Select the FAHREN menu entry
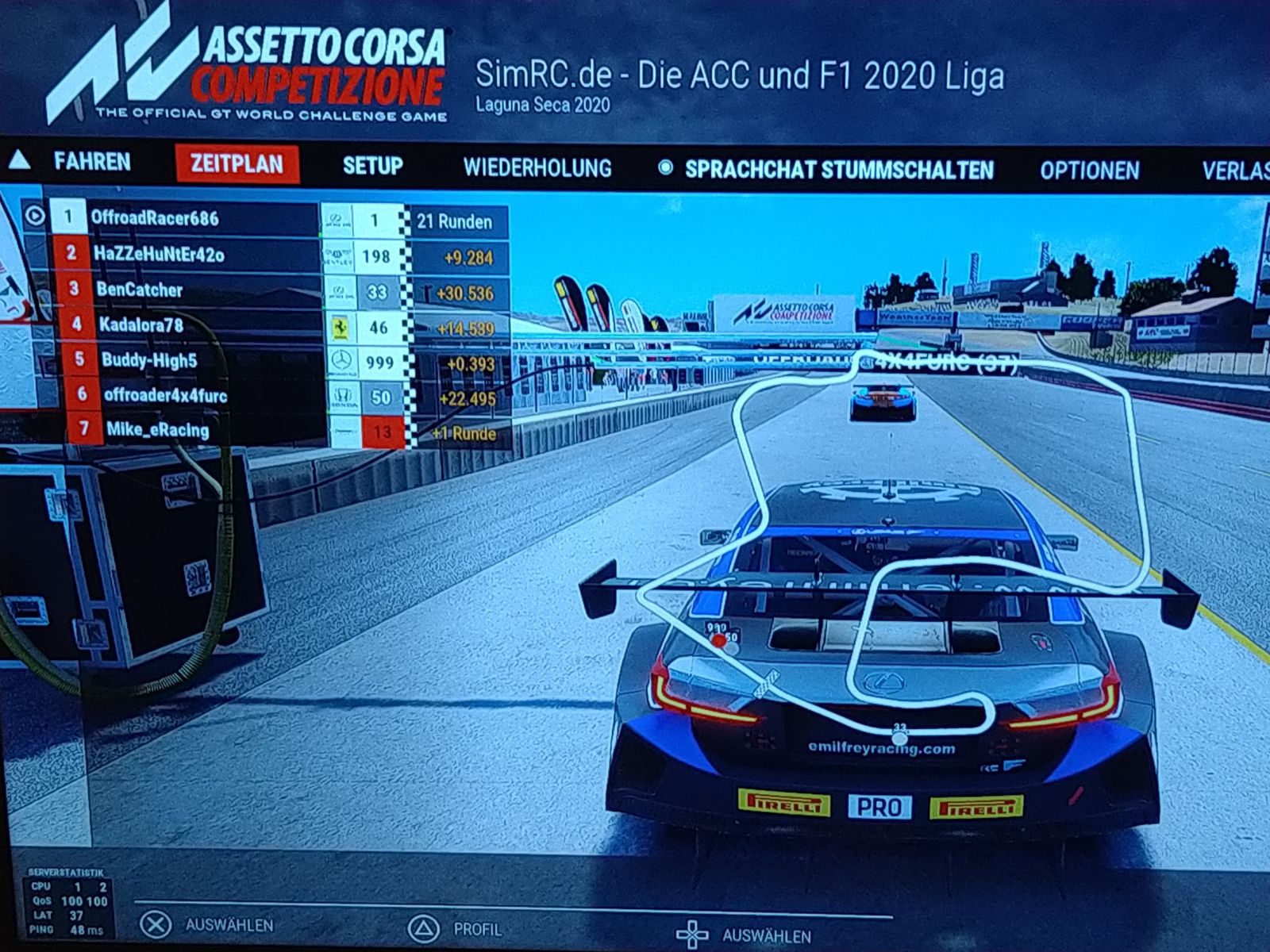The image size is (1270, 952). [91, 162]
